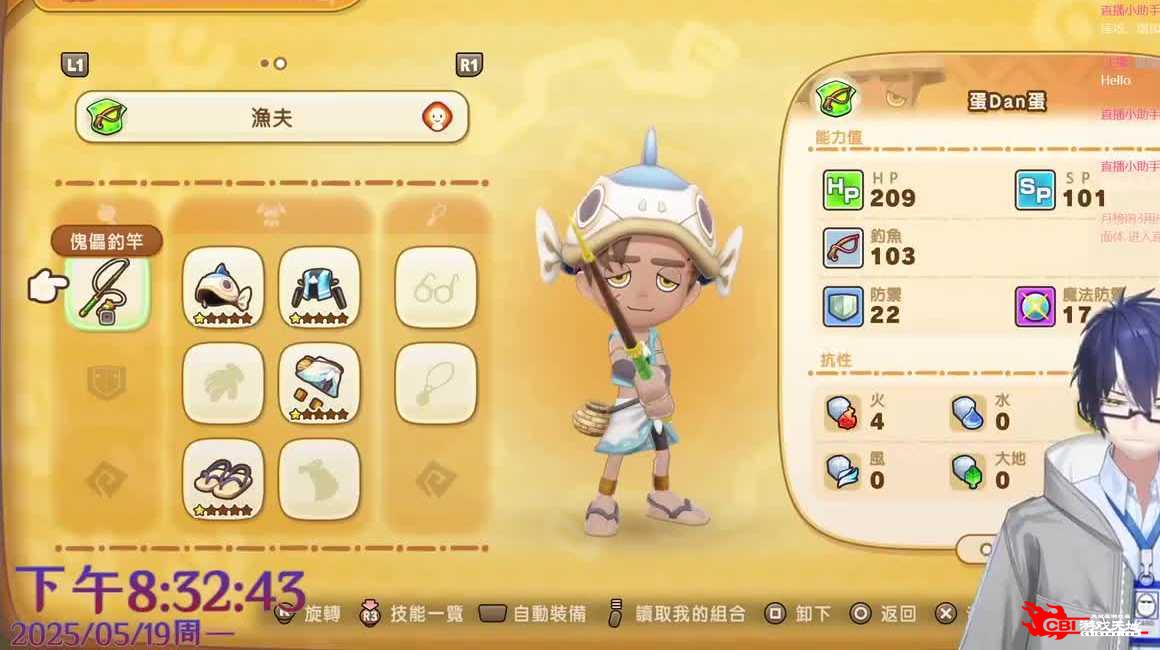This screenshot has width=1160, height=650.
Task: Open the empty gloves slot
Action: (x=223, y=384)
